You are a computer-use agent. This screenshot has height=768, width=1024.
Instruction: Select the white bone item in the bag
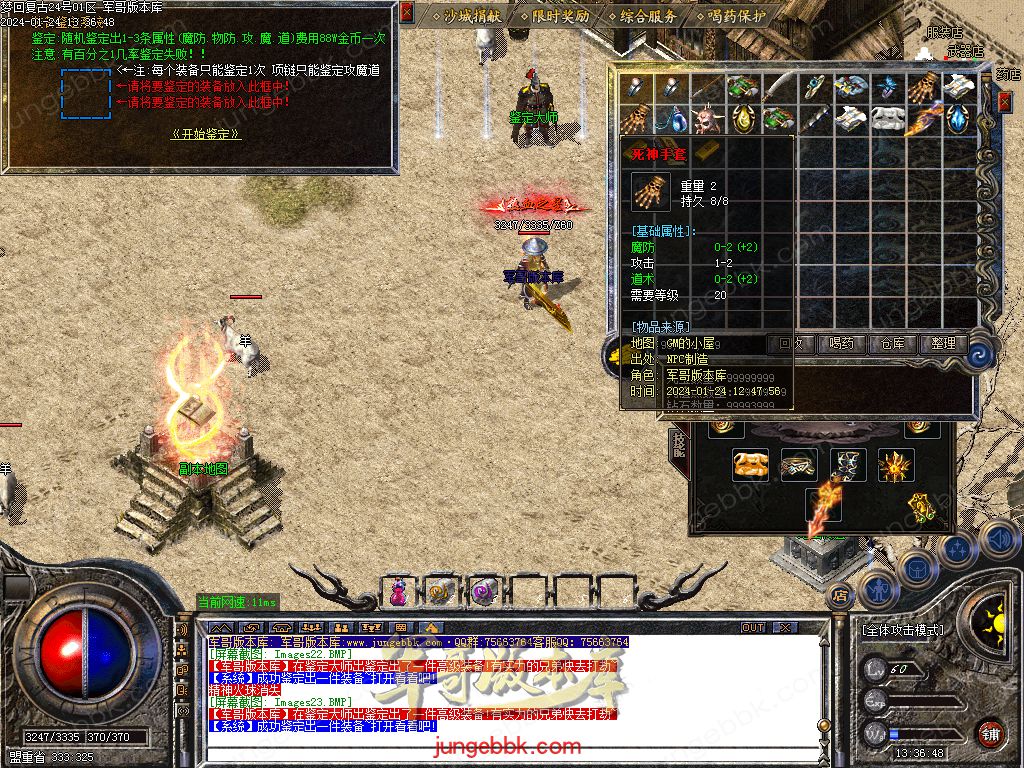coord(886,119)
